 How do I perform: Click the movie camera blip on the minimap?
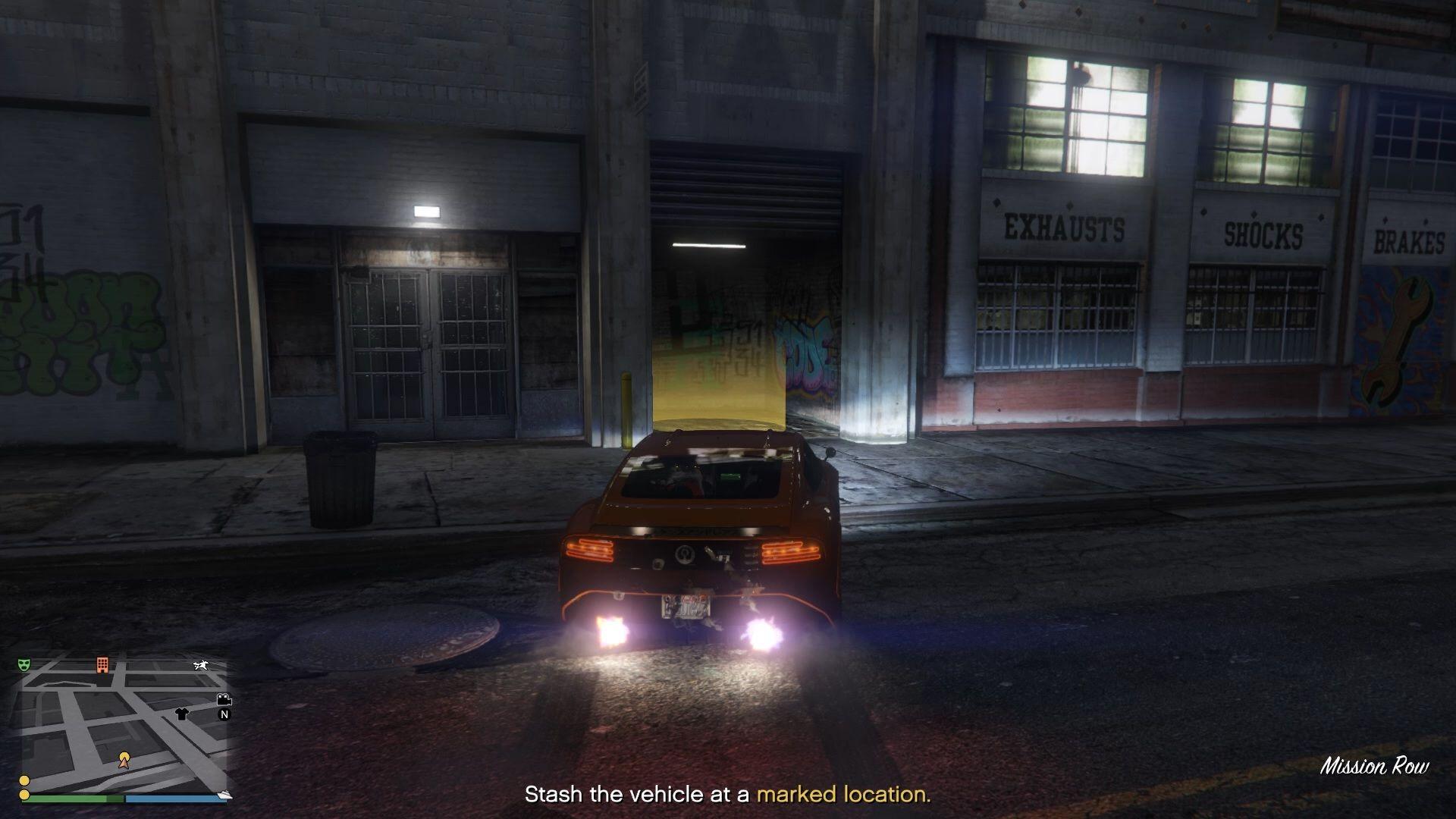tap(224, 699)
